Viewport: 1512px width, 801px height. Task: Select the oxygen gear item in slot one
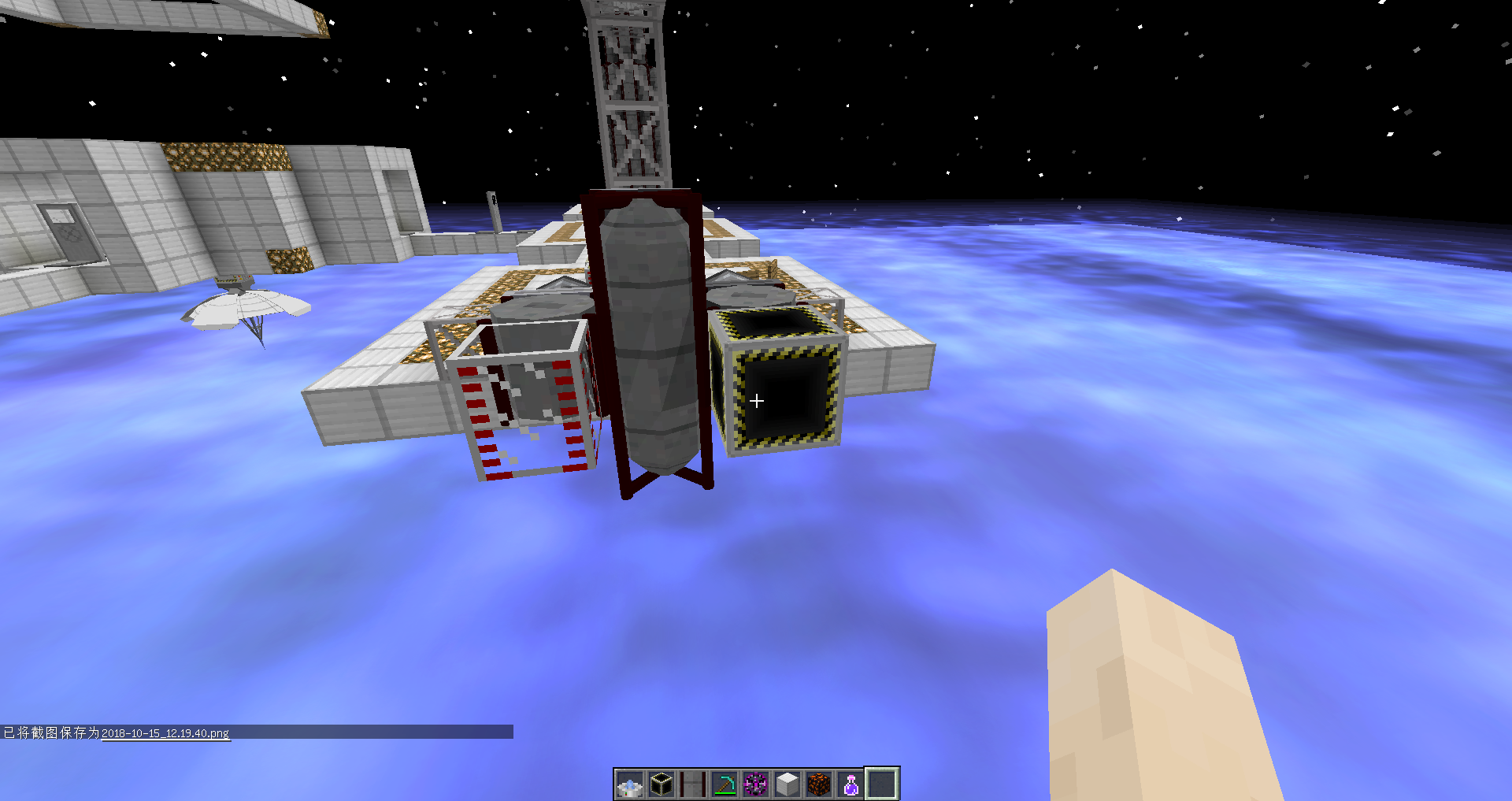(x=630, y=781)
